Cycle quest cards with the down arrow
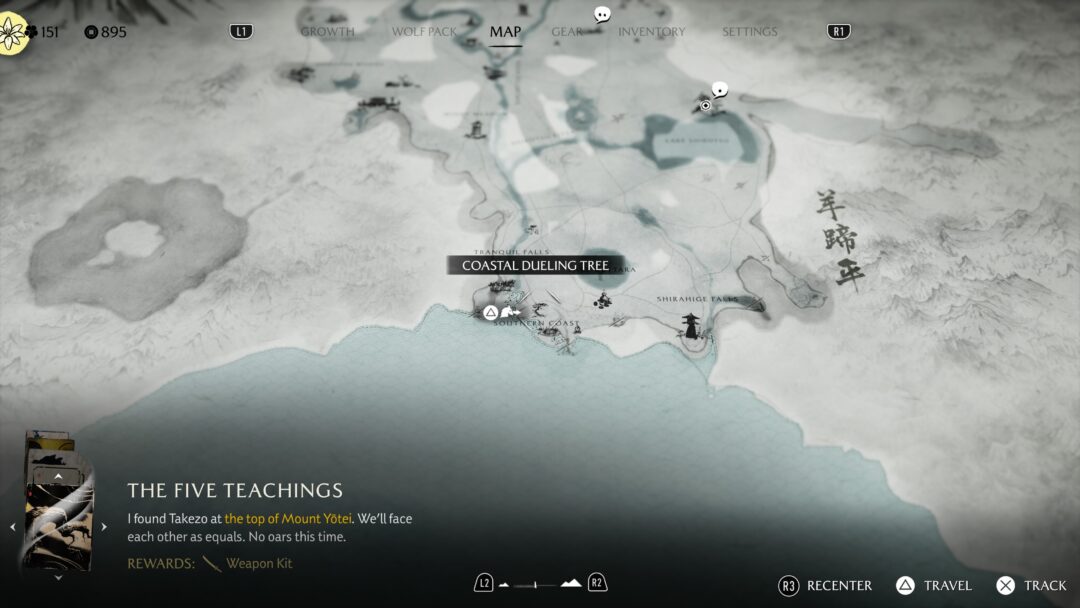This screenshot has height=608, width=1080. point(58,577)
